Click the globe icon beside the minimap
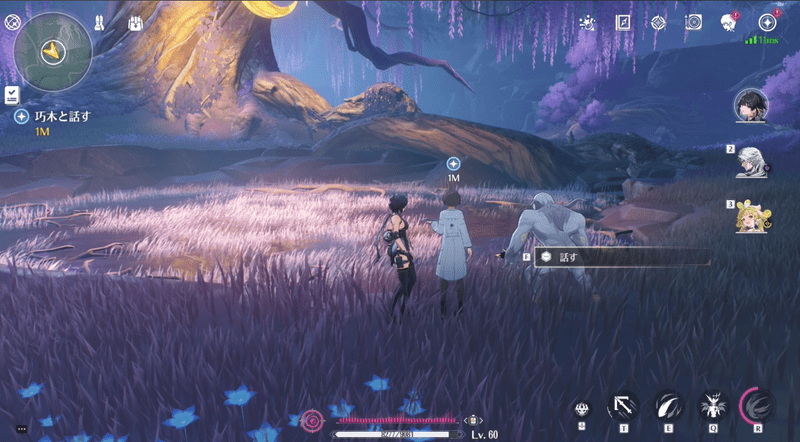800x442 pixels. coord(12,20)
